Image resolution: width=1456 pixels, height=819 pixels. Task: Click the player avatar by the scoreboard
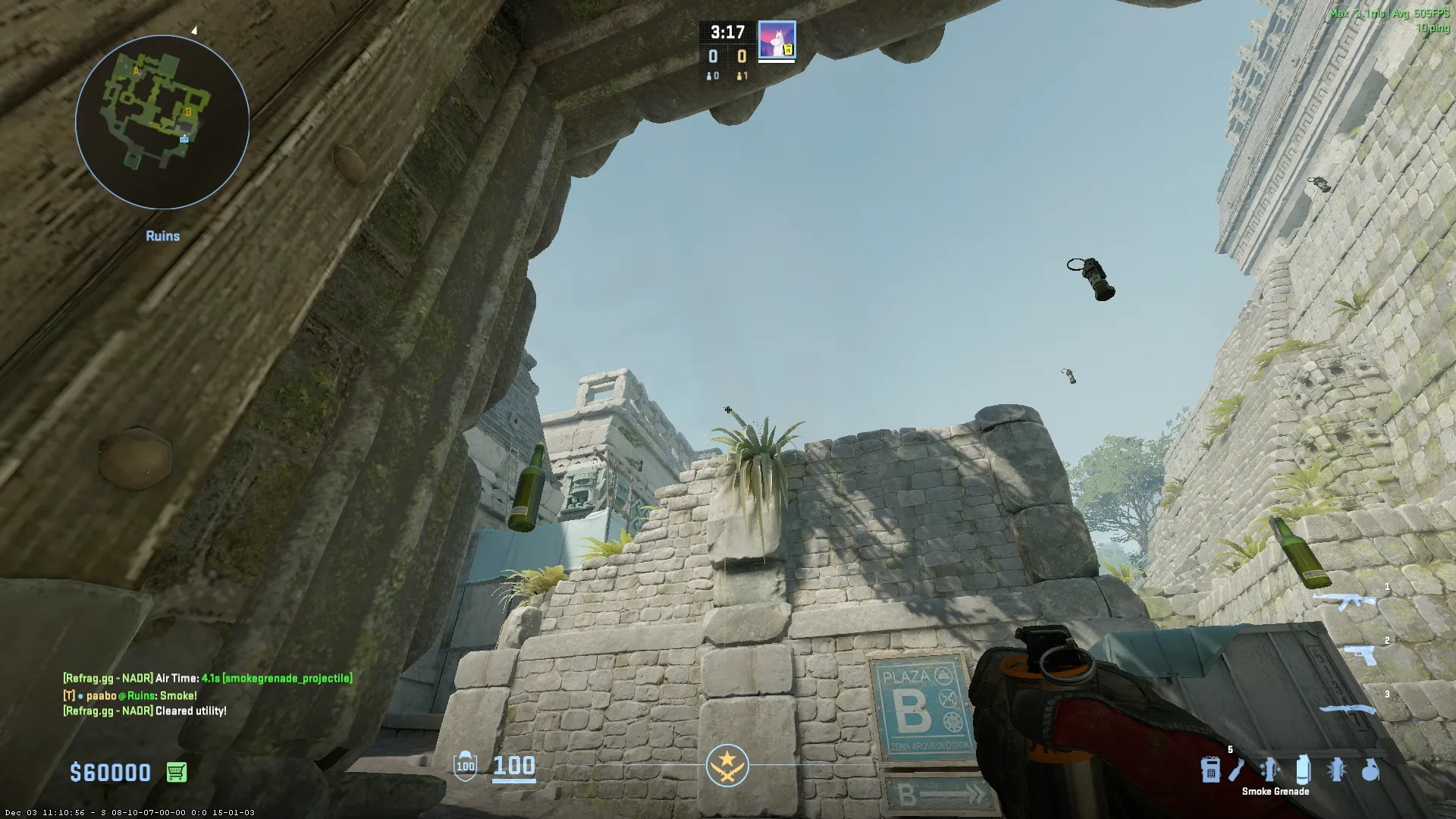[777, 40]
